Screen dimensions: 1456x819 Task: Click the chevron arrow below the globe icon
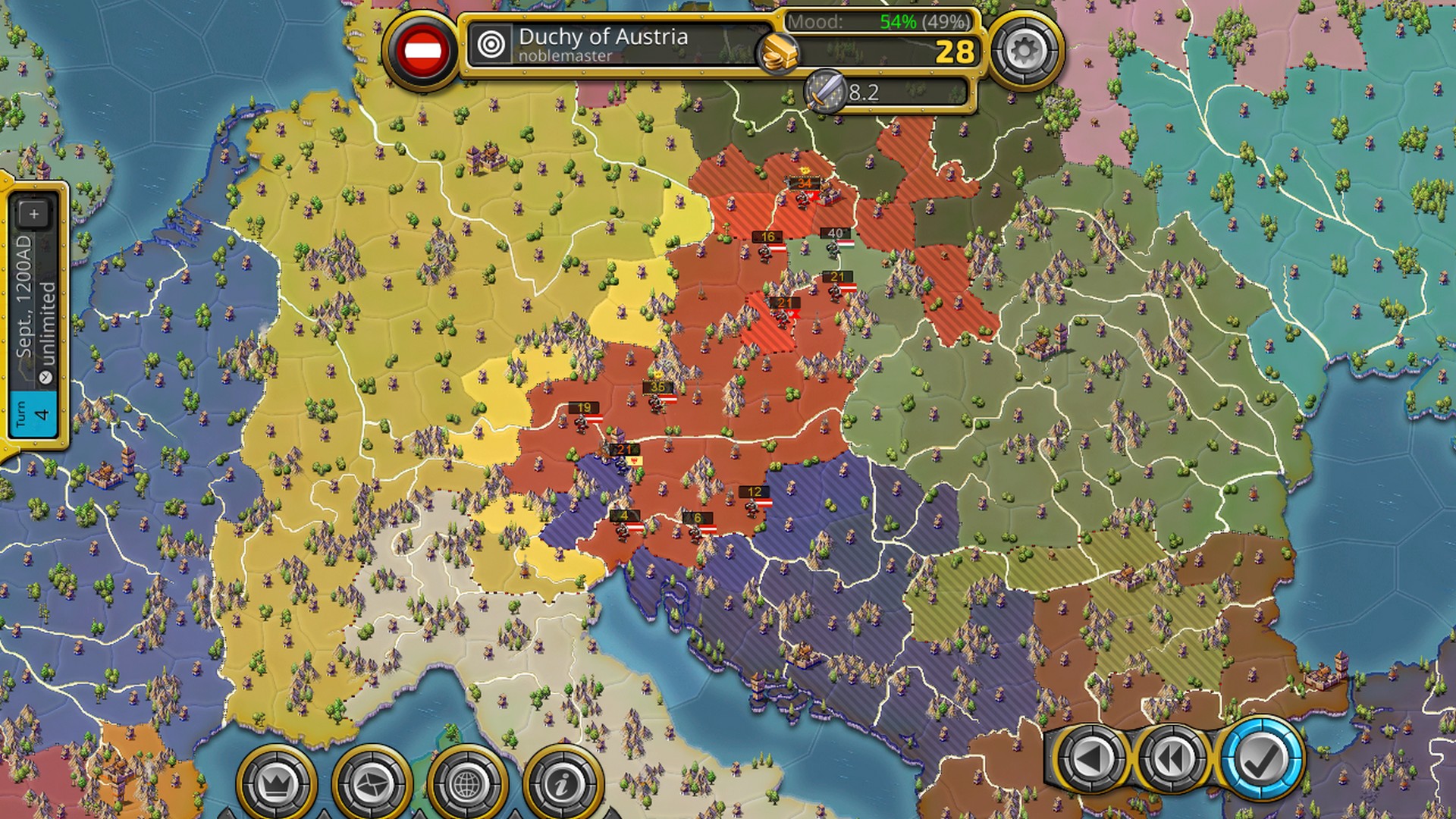click(514, 814)
